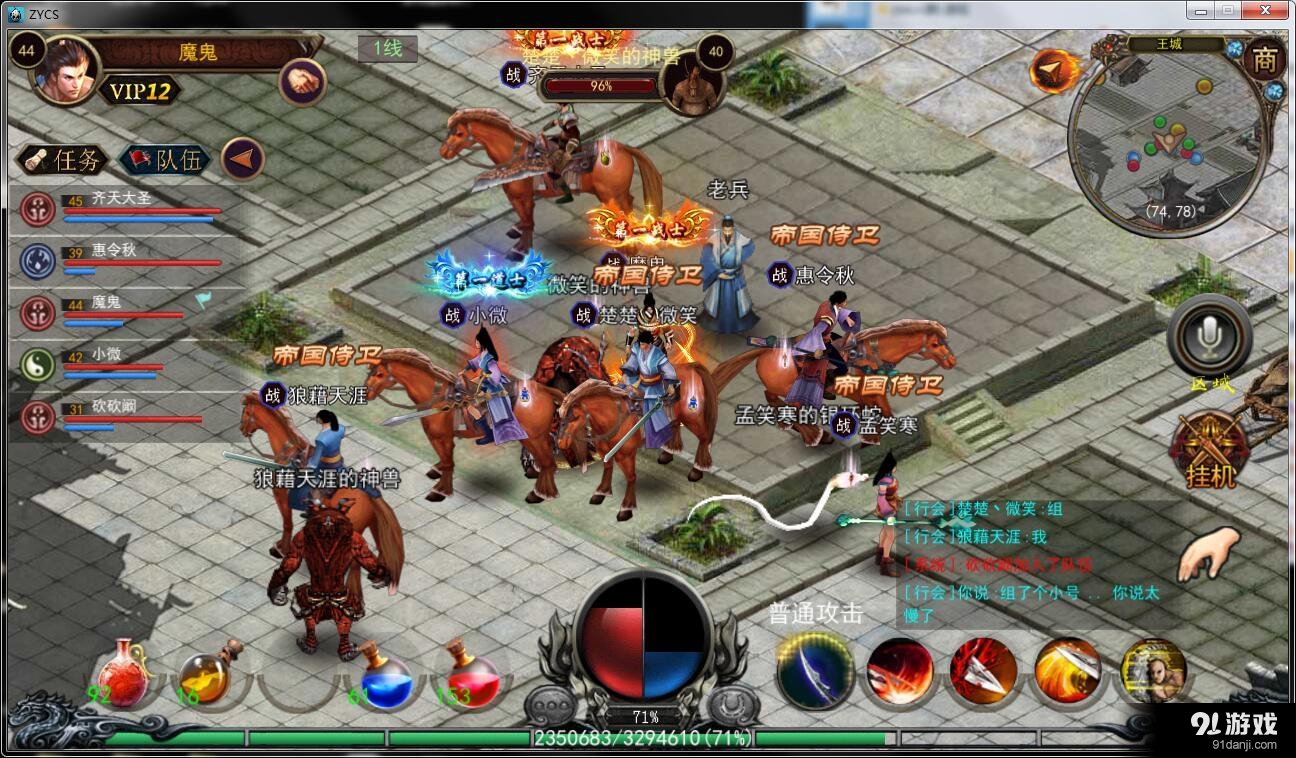Activate the flaming arrow icon beside the minimap
Image resolution: width=1296 pixels, height=758 pixels.
1053,69
